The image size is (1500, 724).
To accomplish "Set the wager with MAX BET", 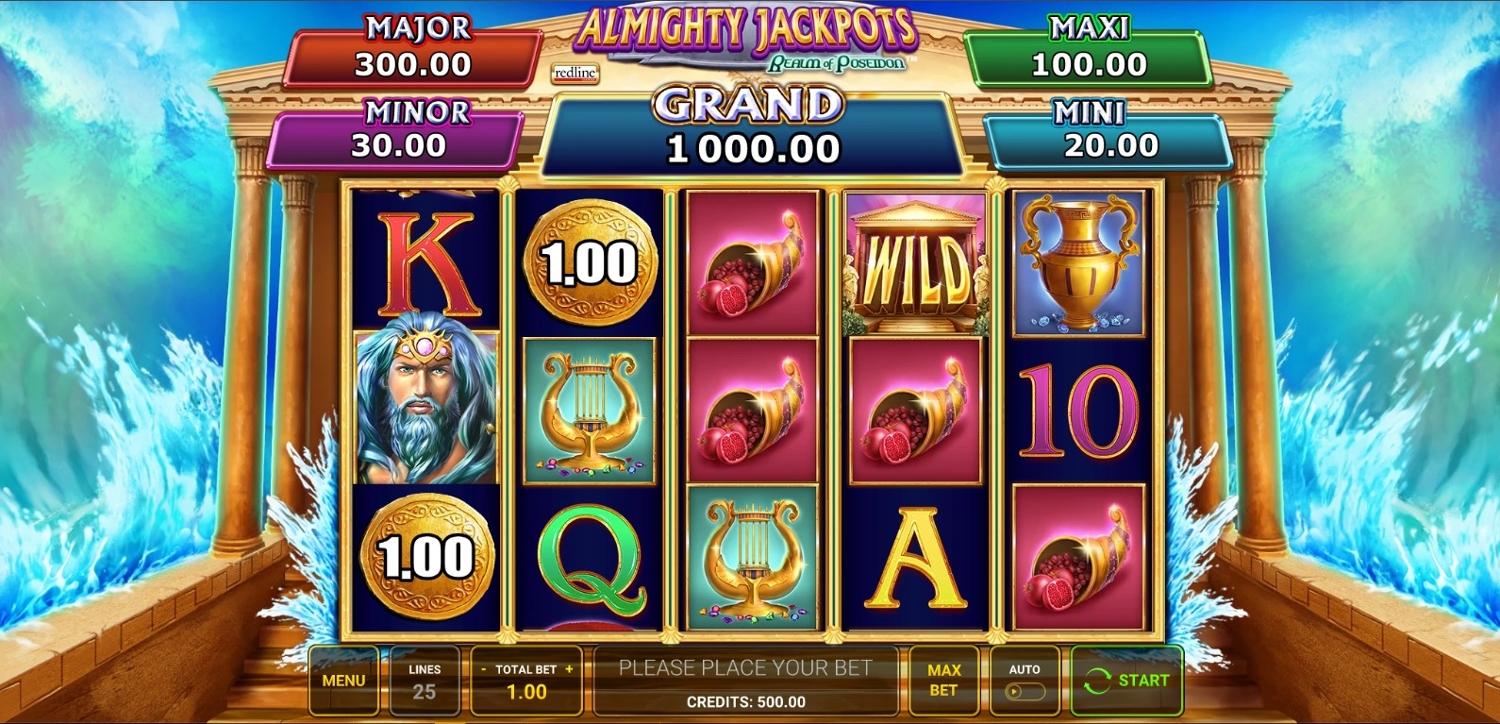I will pyautogui.click(x=943, y=681).
